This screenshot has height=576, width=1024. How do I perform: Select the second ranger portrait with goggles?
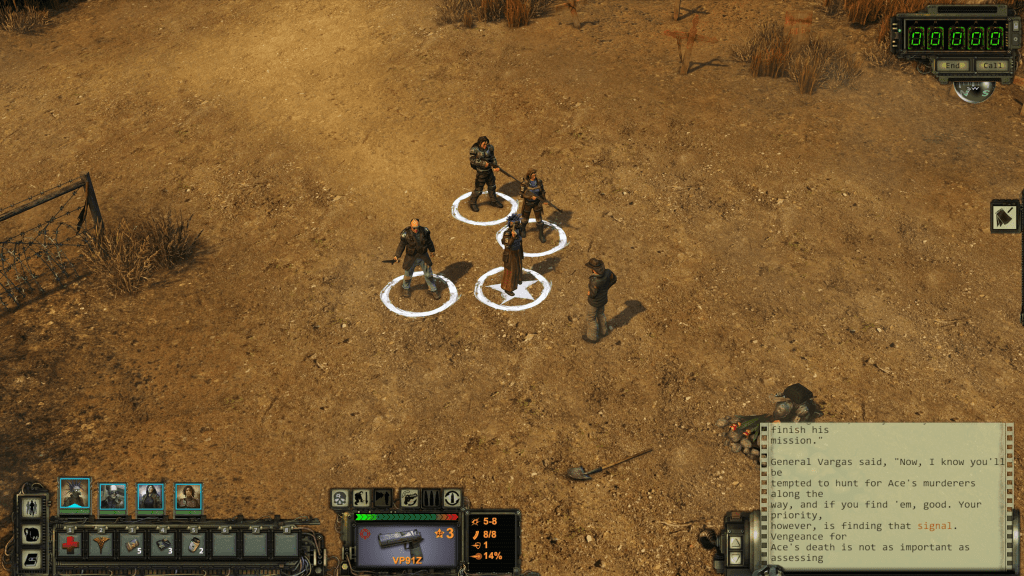[112, 497]
